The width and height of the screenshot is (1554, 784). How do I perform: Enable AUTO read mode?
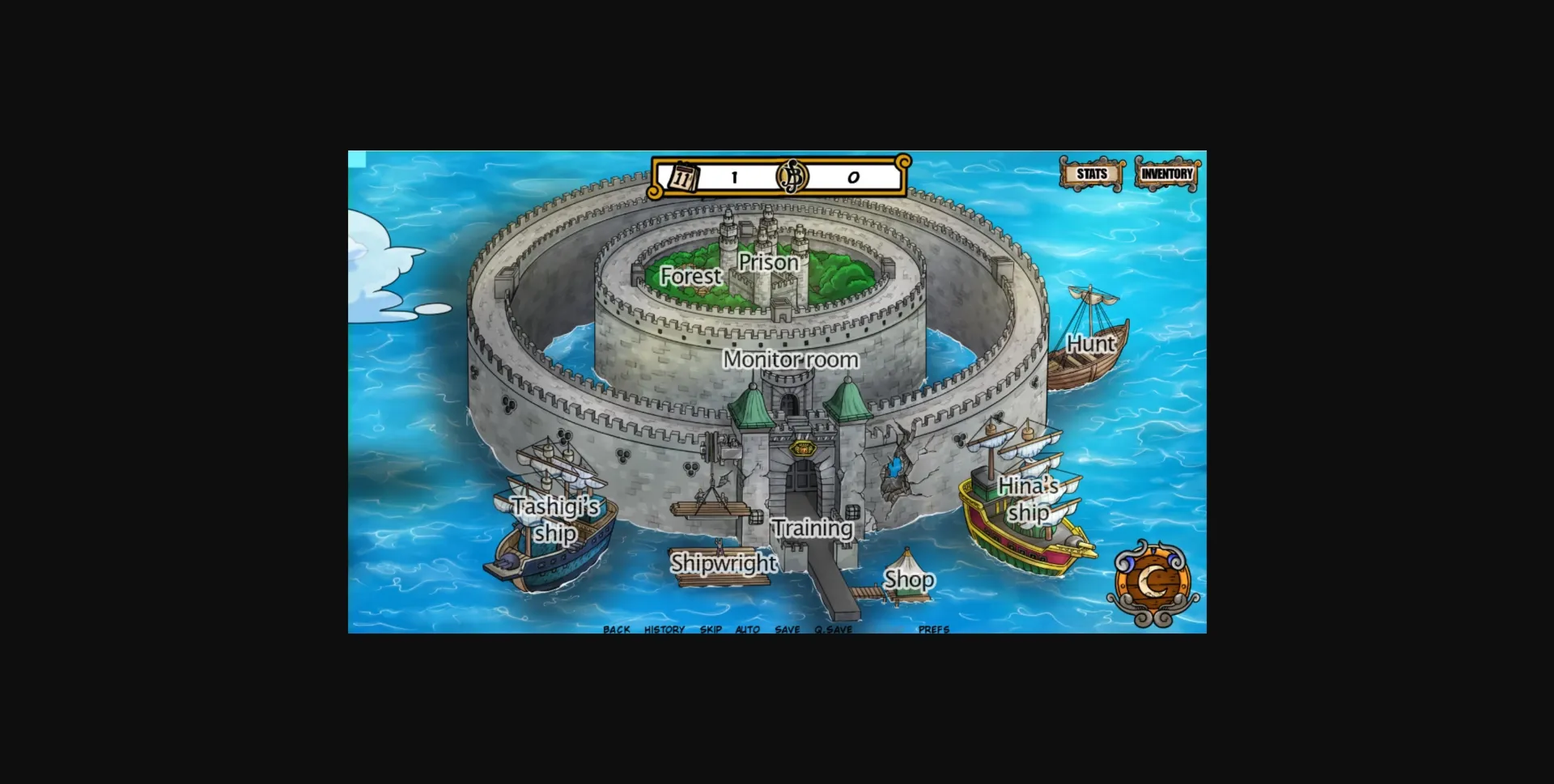748,629
